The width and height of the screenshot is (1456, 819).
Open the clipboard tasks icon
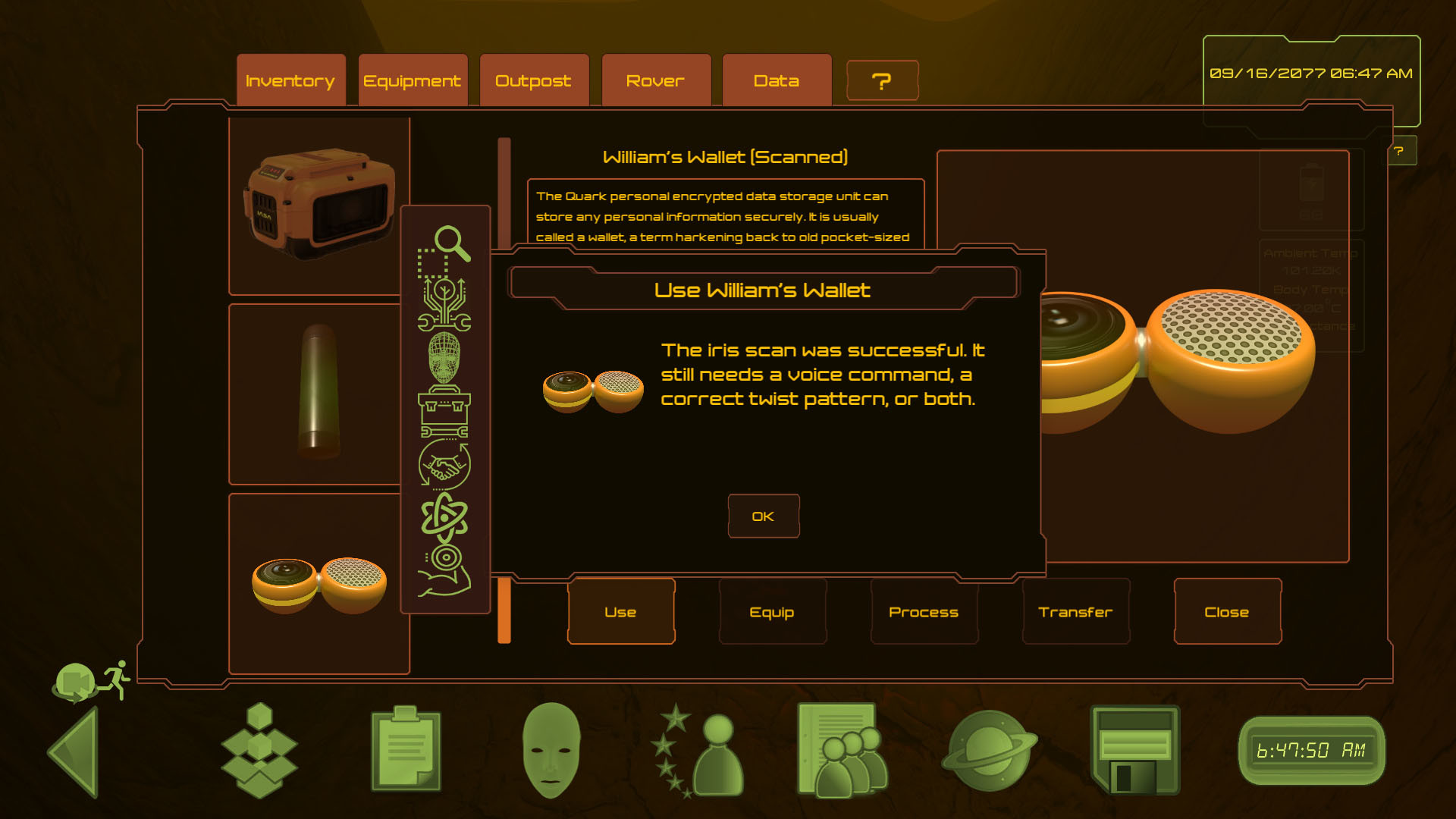[x=406, y=749]
